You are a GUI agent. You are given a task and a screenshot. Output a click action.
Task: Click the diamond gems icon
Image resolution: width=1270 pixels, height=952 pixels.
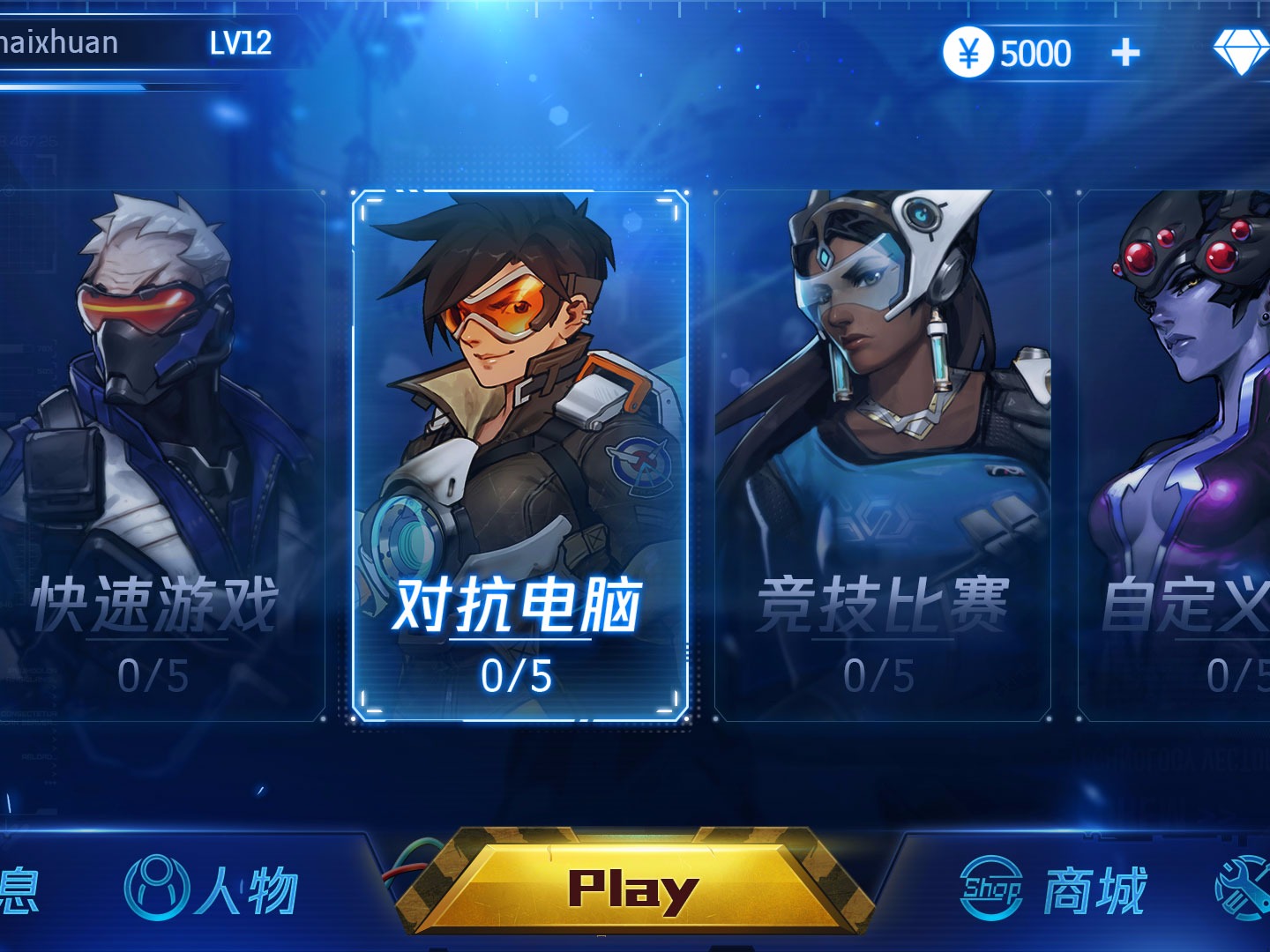(x=1239, y=50)
